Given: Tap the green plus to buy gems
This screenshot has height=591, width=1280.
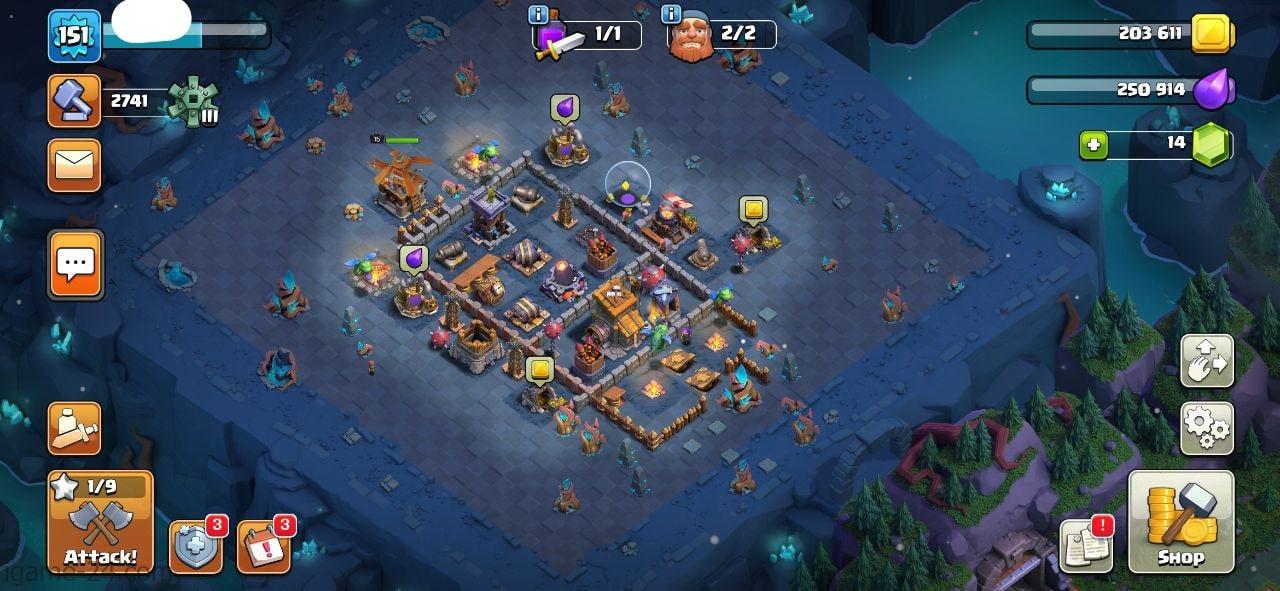Looking at the screenshot, I should click(1093, 145).
